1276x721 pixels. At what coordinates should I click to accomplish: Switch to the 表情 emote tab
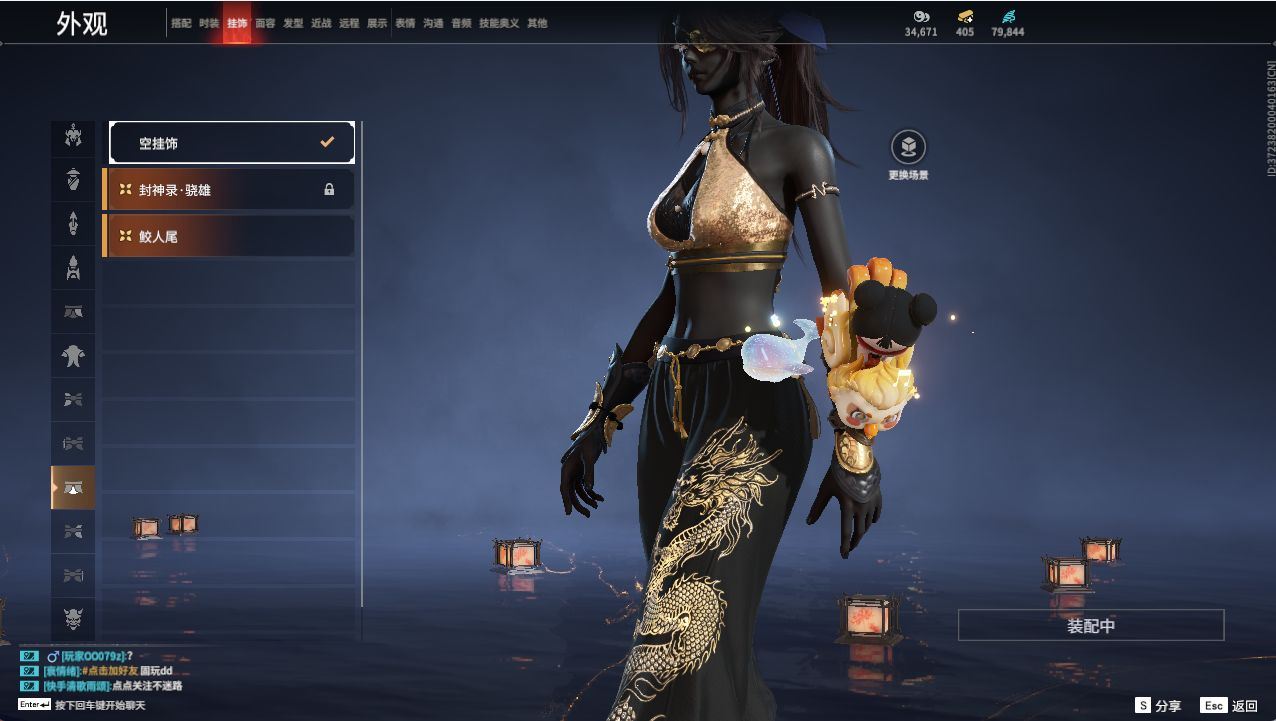405,23
